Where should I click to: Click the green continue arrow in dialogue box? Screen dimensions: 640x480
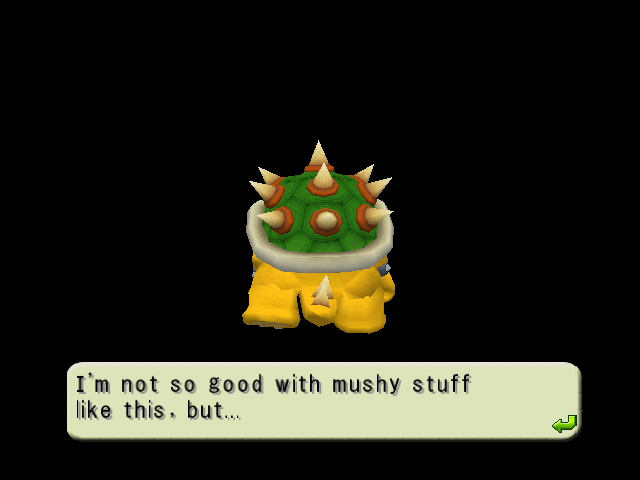[564, 424]
